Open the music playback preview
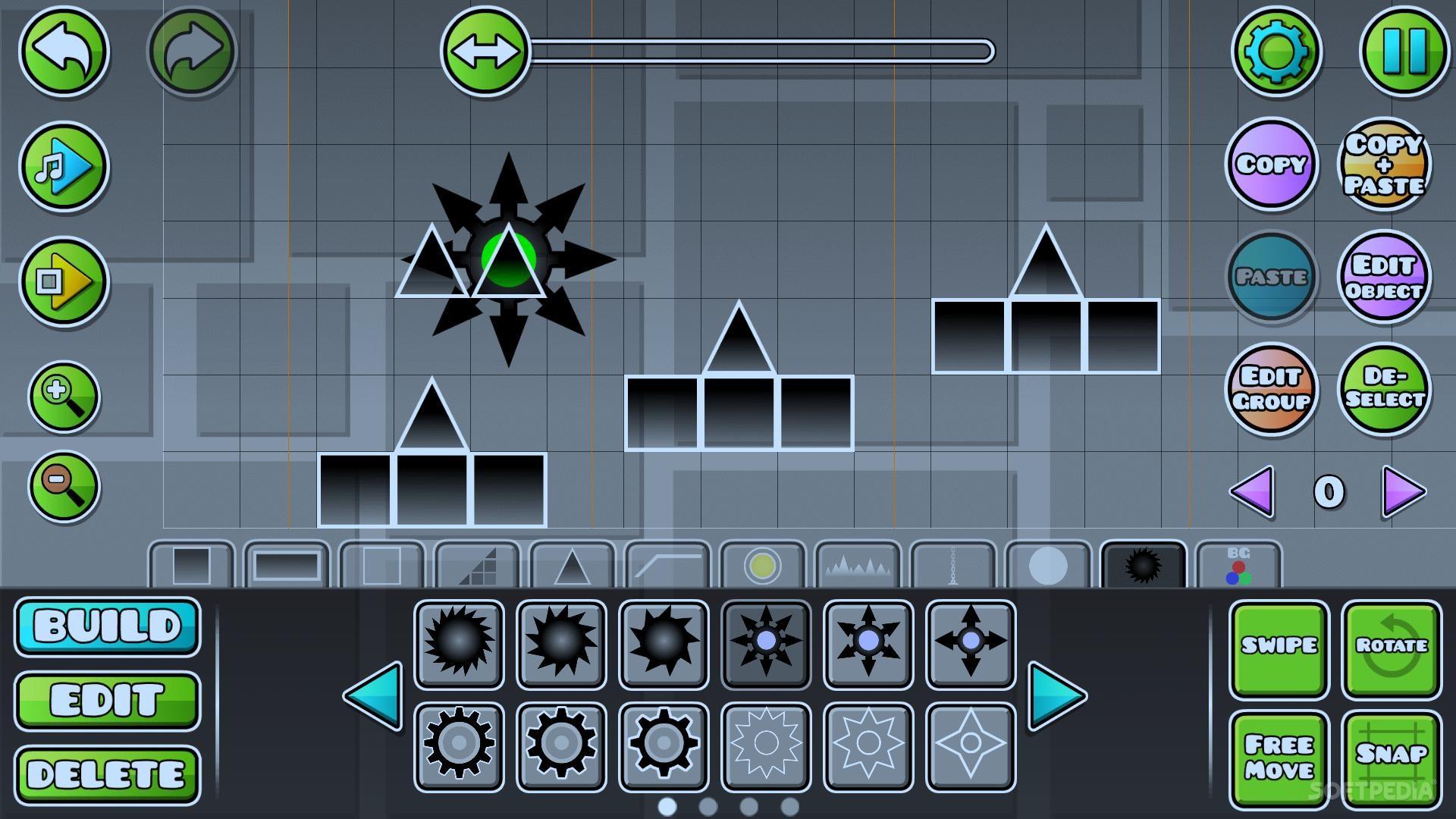 64,168
